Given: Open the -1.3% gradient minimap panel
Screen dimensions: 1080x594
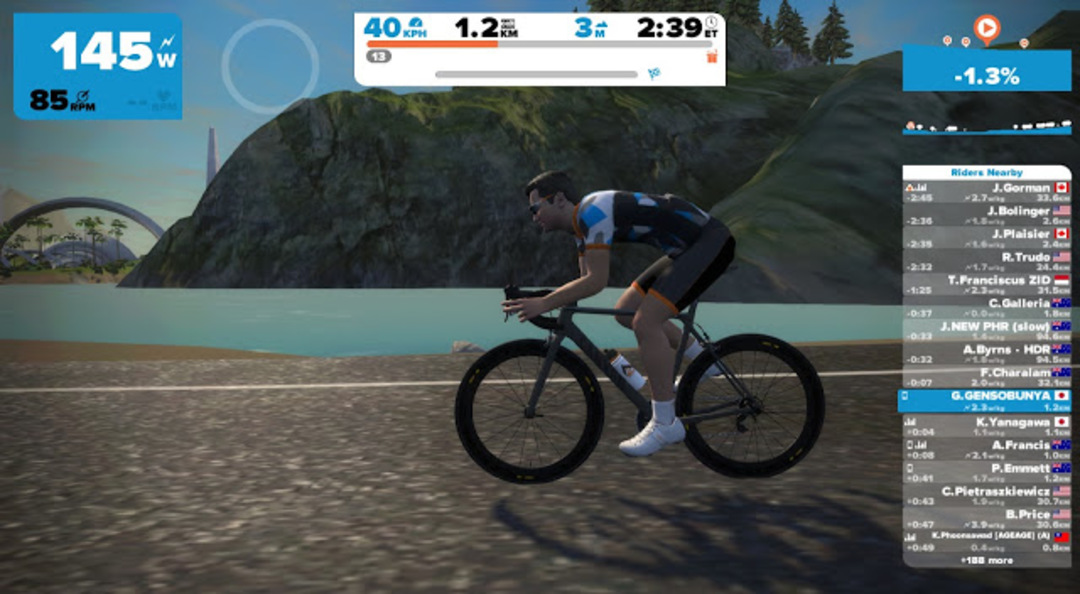Looking at the screenshot, I should tap(986, 75).
